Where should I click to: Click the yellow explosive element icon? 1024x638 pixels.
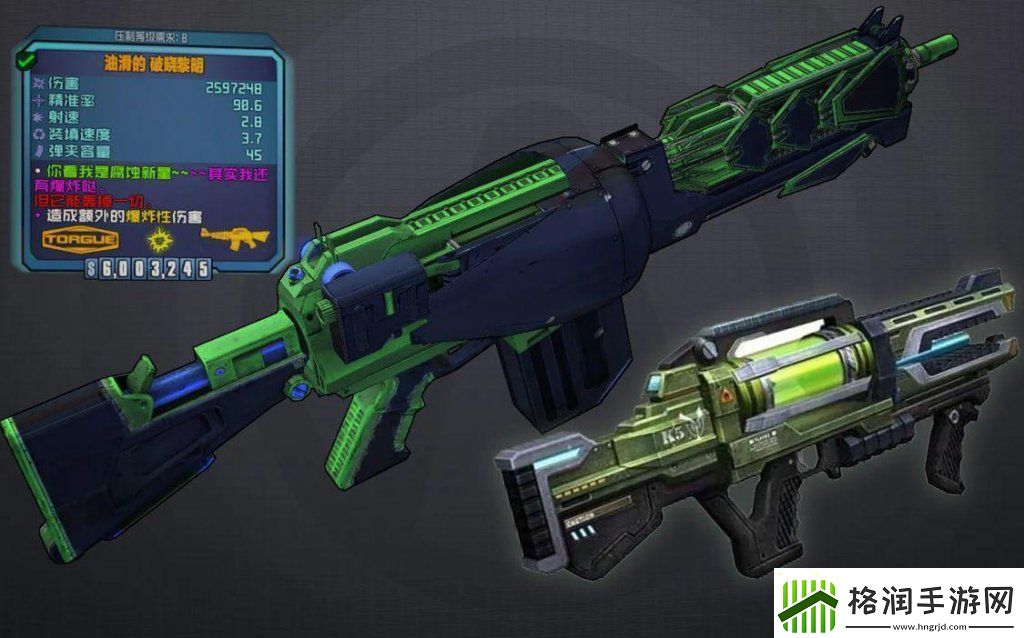pyautogui.click(x=156, y=239)
